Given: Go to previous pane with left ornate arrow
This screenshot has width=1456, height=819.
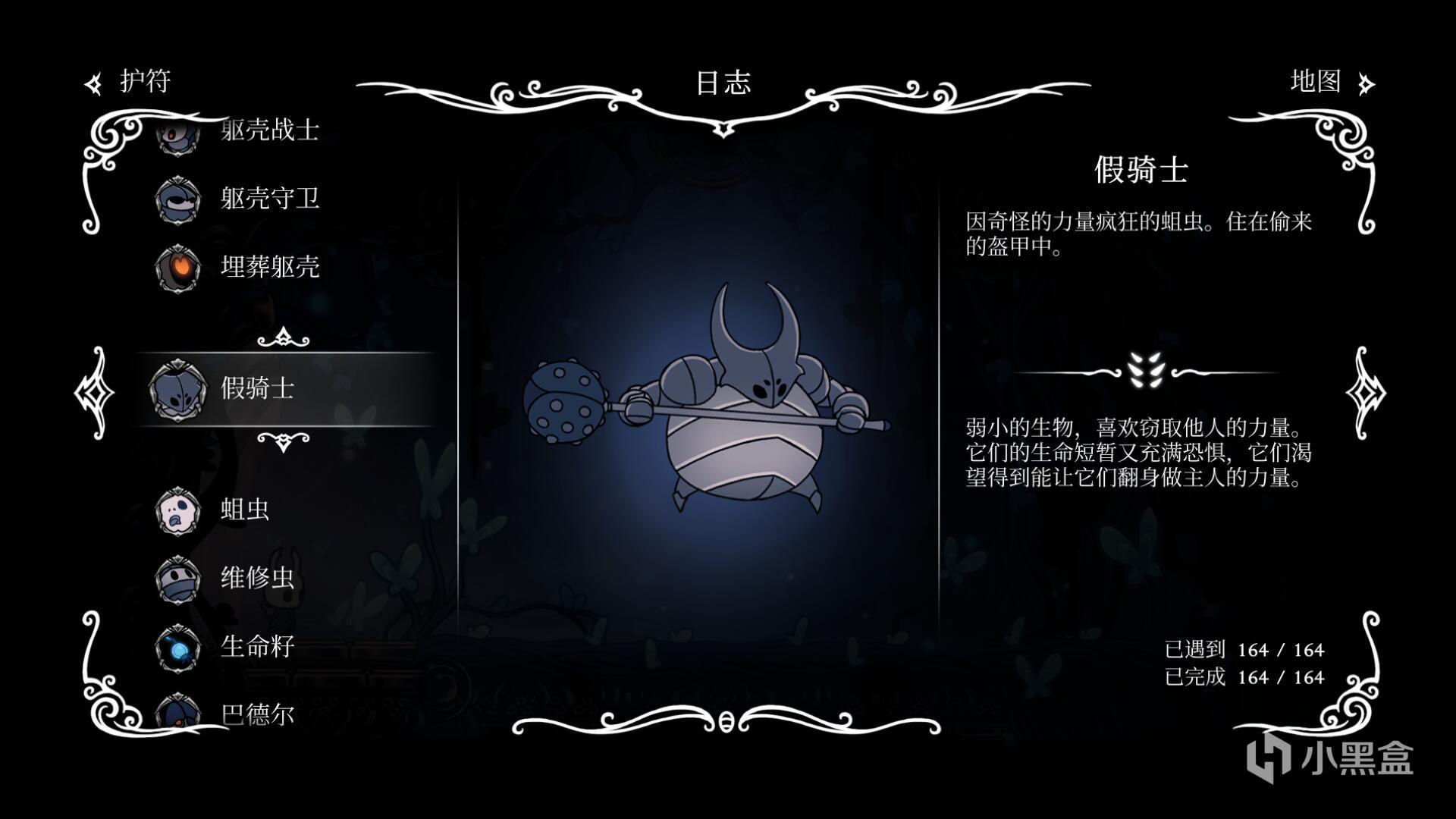Looking at the screenshot, I should [94, 392].
